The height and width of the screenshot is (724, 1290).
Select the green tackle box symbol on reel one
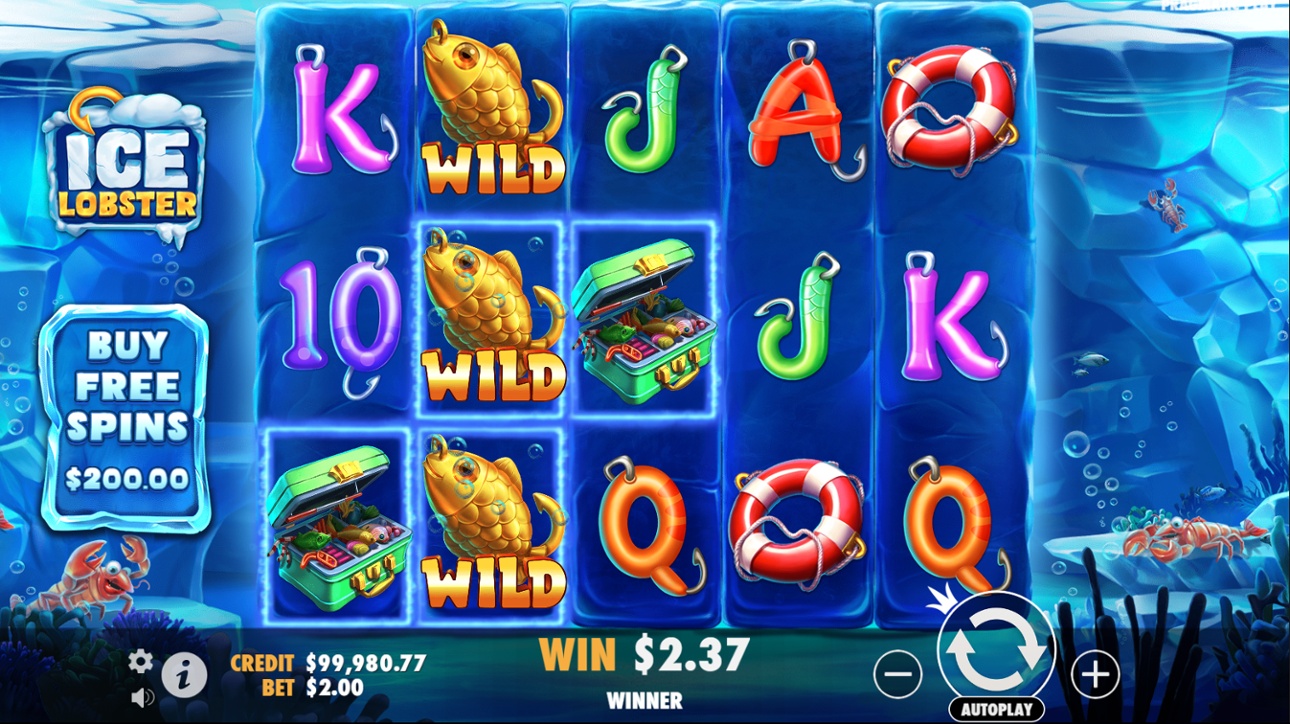[x=340, y=525]
